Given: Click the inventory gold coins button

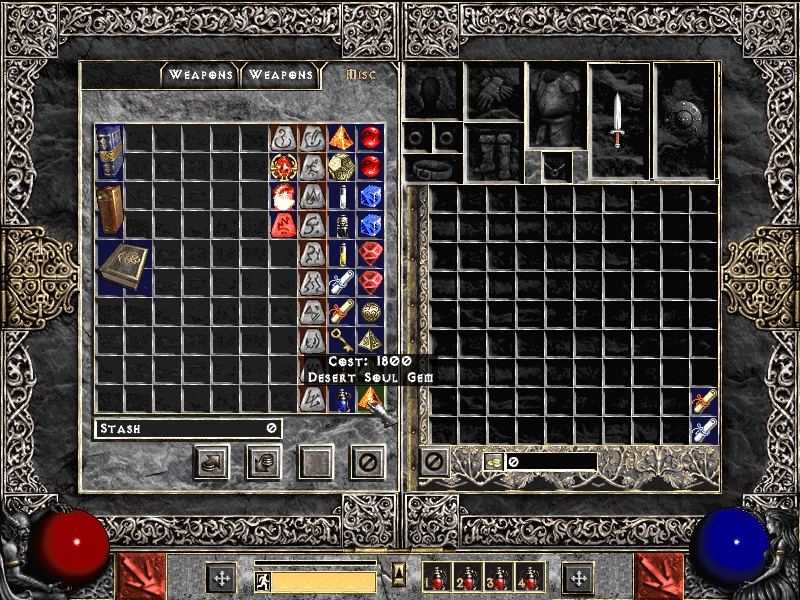Looking at the screenshot, I should [x=494, y=462].
